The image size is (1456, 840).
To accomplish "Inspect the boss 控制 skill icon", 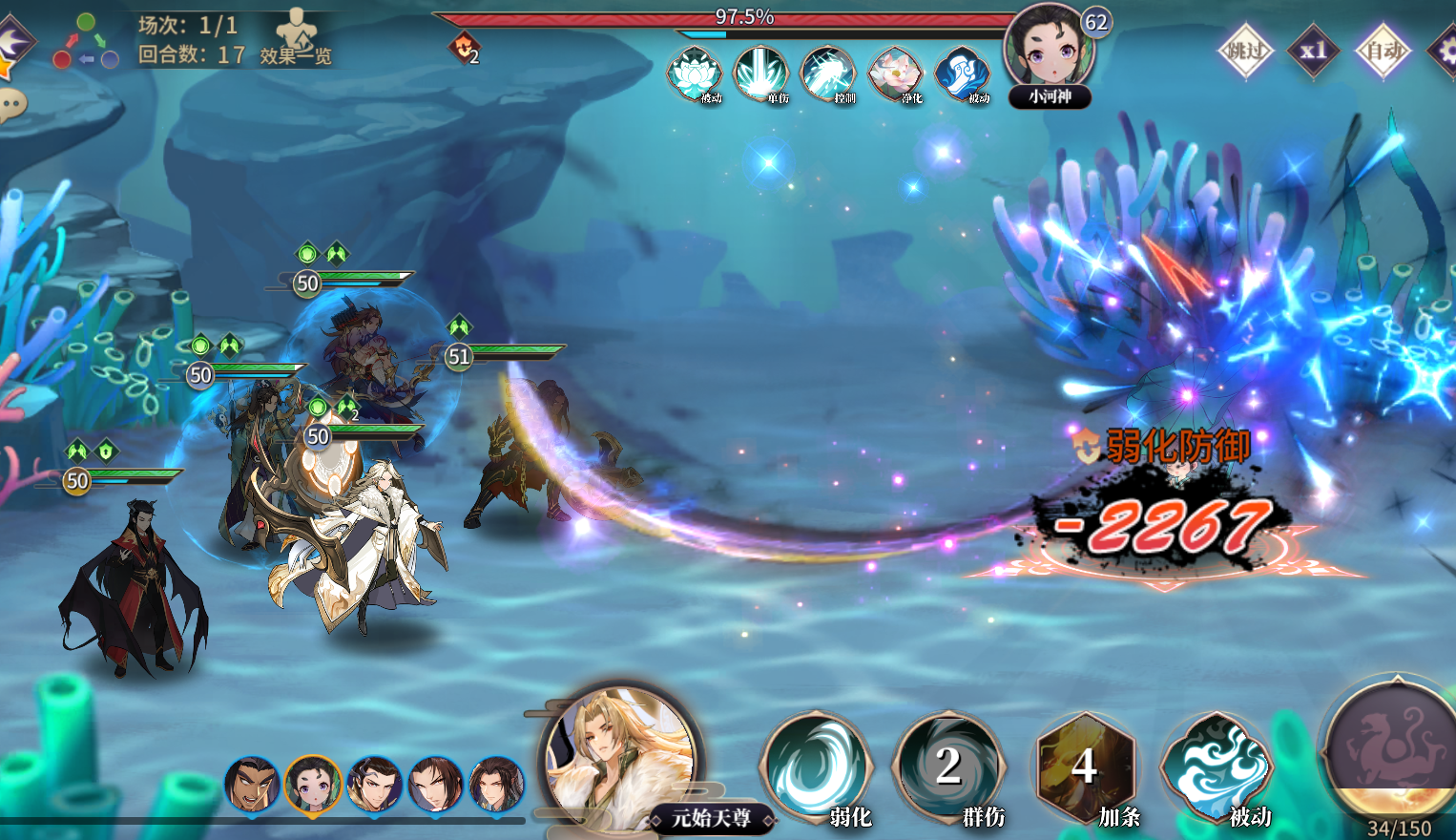I will click(x=827, y=73).
